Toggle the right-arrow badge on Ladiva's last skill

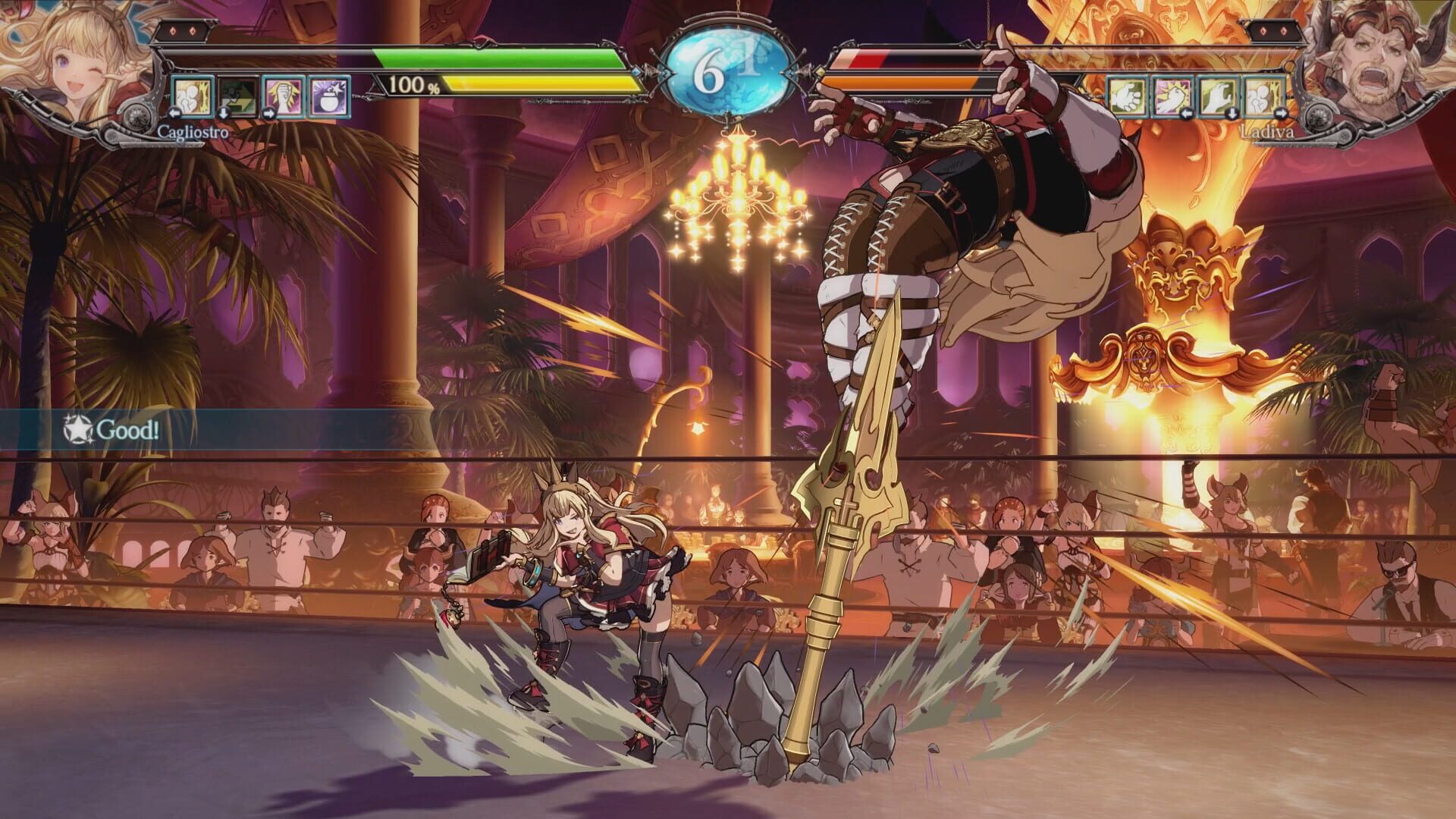click(1281, 115)
